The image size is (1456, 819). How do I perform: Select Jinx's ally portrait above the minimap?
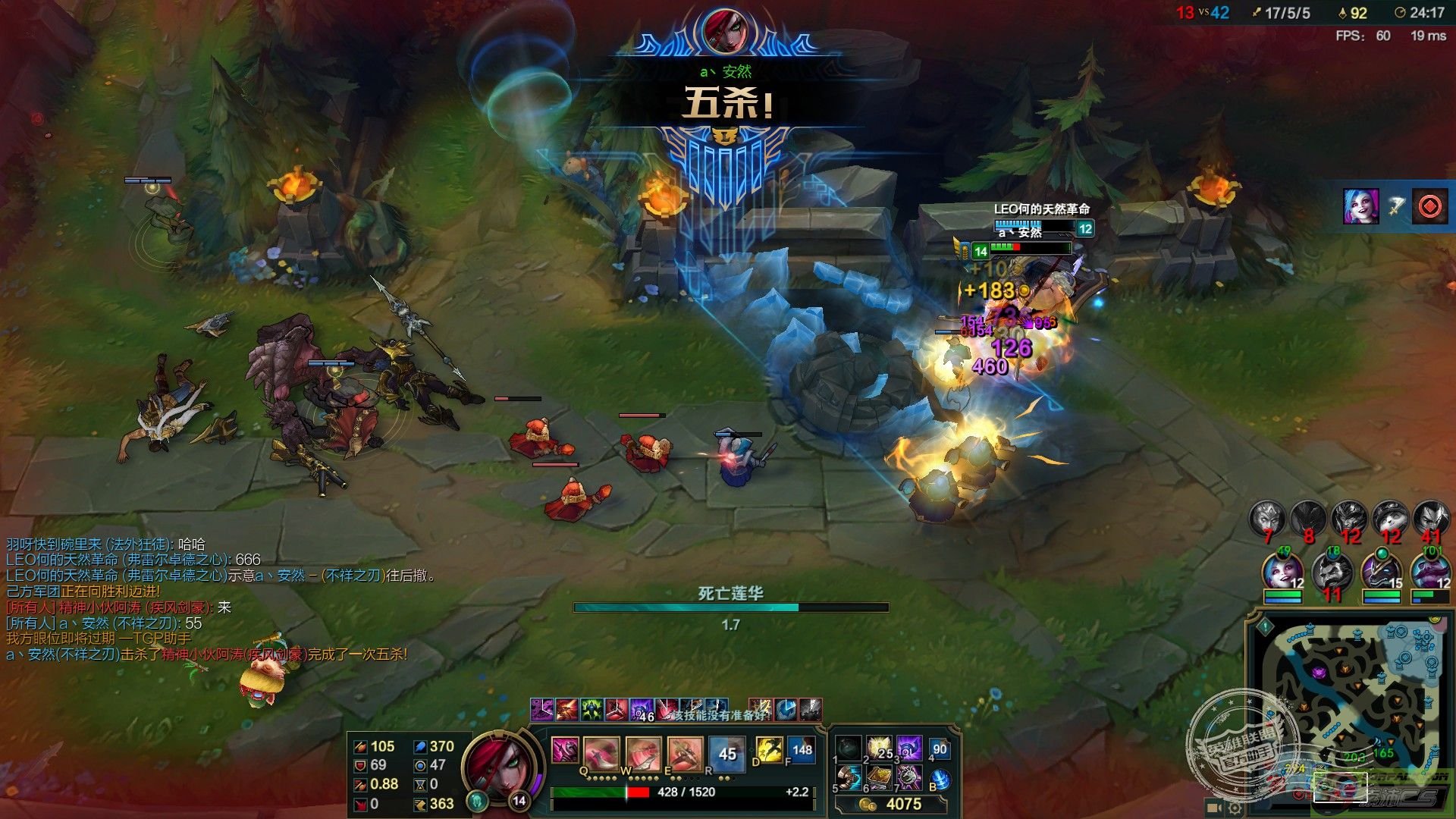coord(1282,571)
